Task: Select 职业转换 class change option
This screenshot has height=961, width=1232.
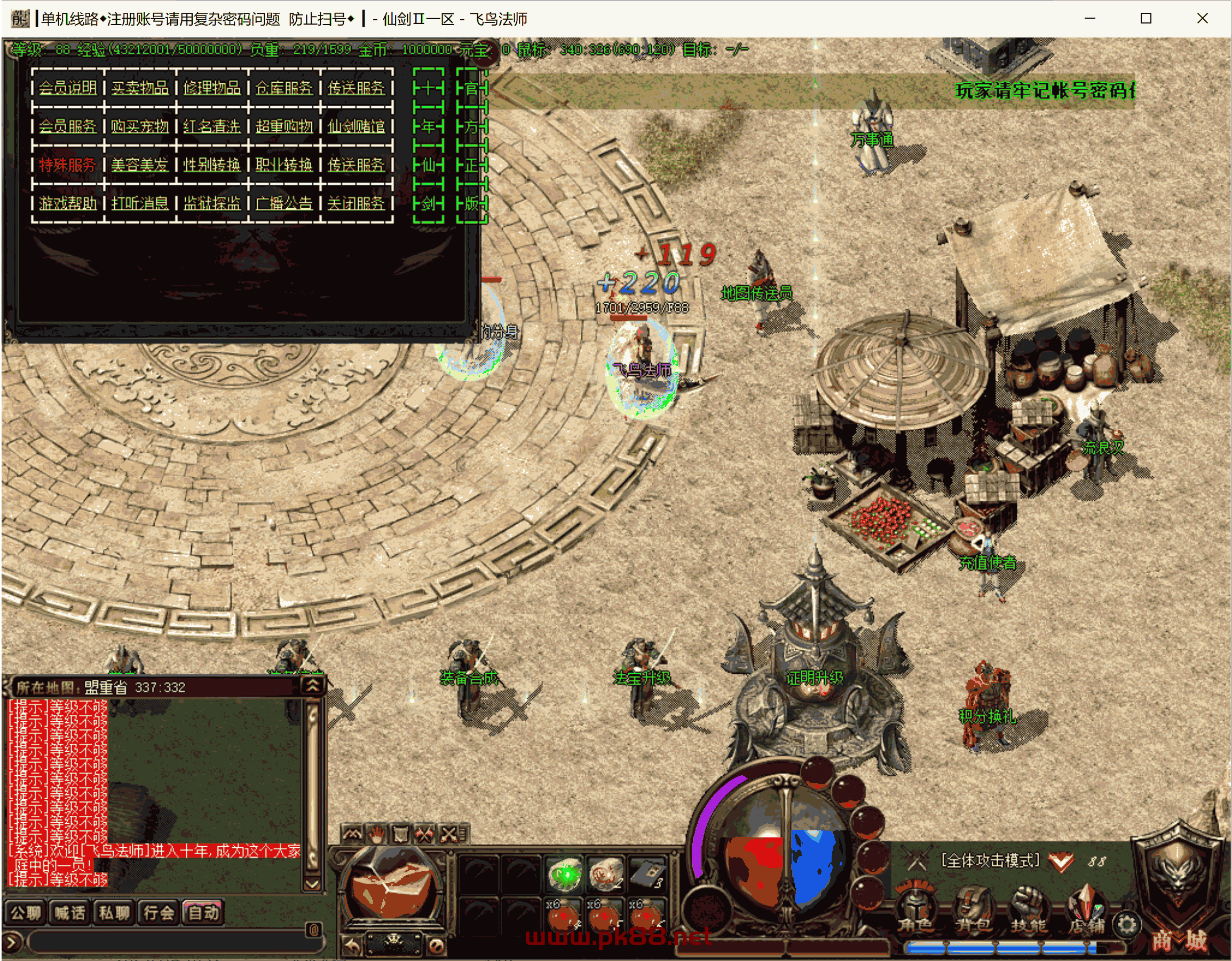Action: 284,165
